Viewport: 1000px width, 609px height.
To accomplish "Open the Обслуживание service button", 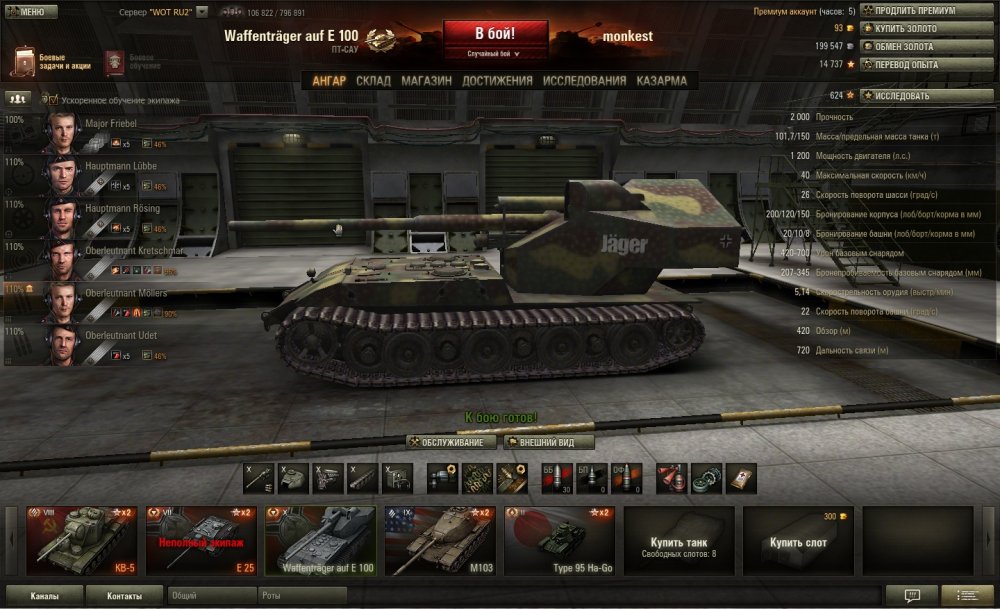I will click(452, 442).
